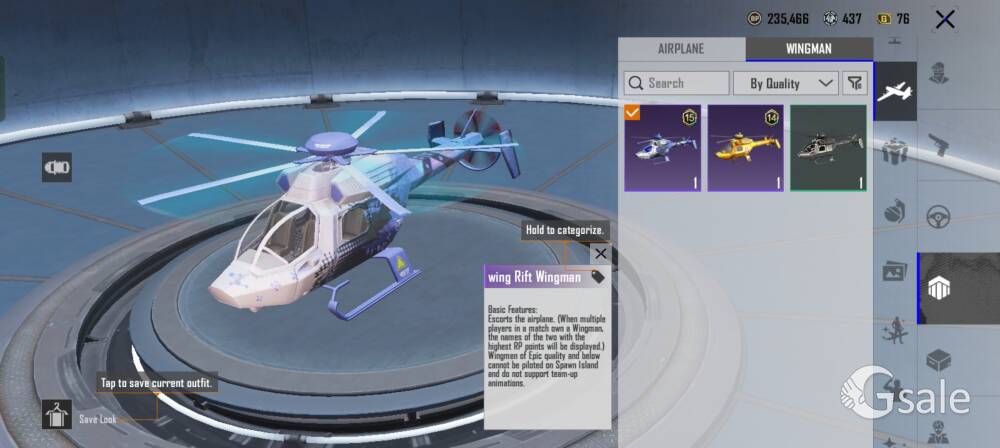This screenshot has height=448, width=1000.
Task: Click the Search field
Action: pyautogui.click(x=677, y=83)
